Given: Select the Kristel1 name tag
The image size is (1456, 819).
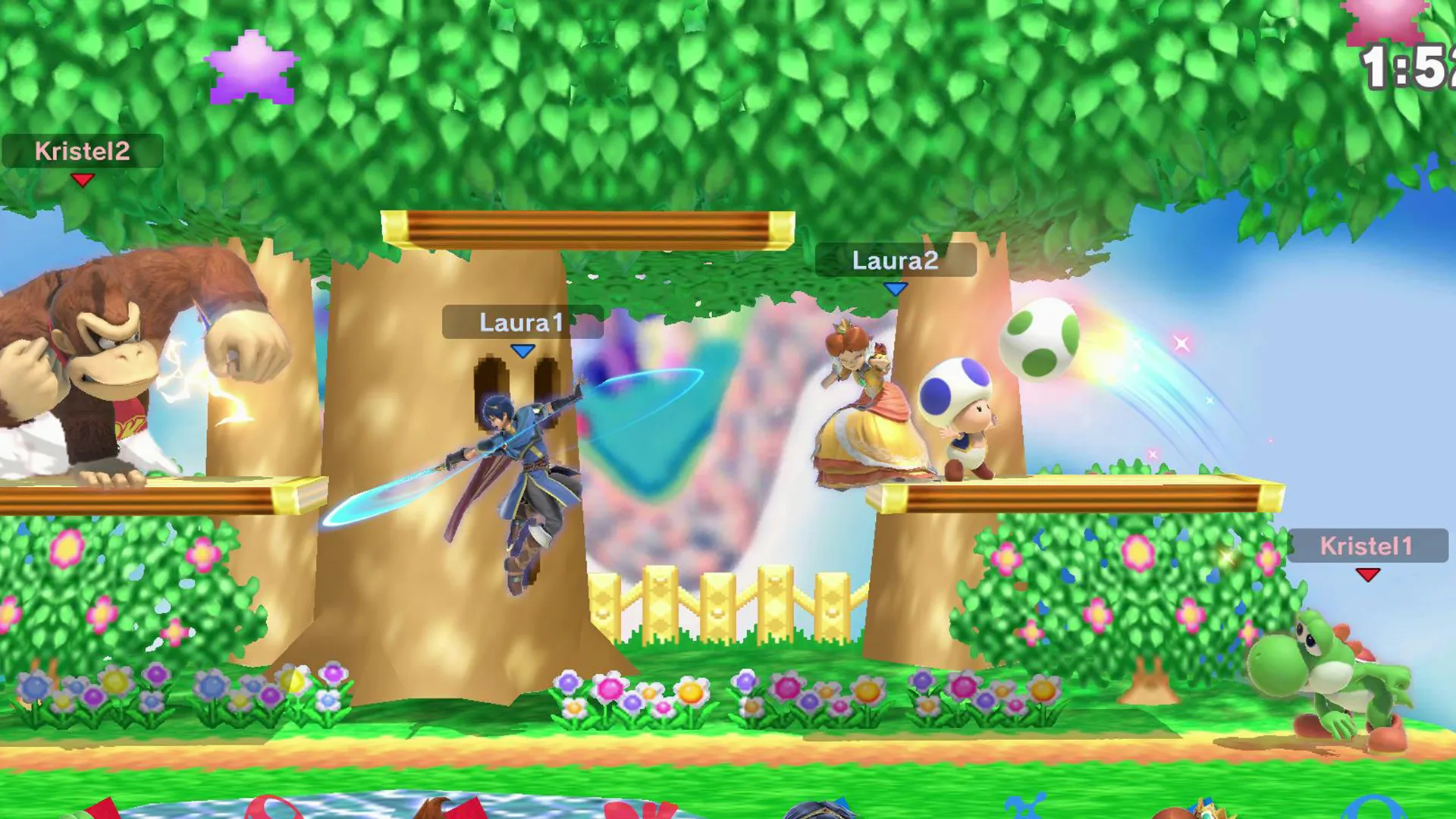Looking at the screenshot, I should tap(1367, 546).
